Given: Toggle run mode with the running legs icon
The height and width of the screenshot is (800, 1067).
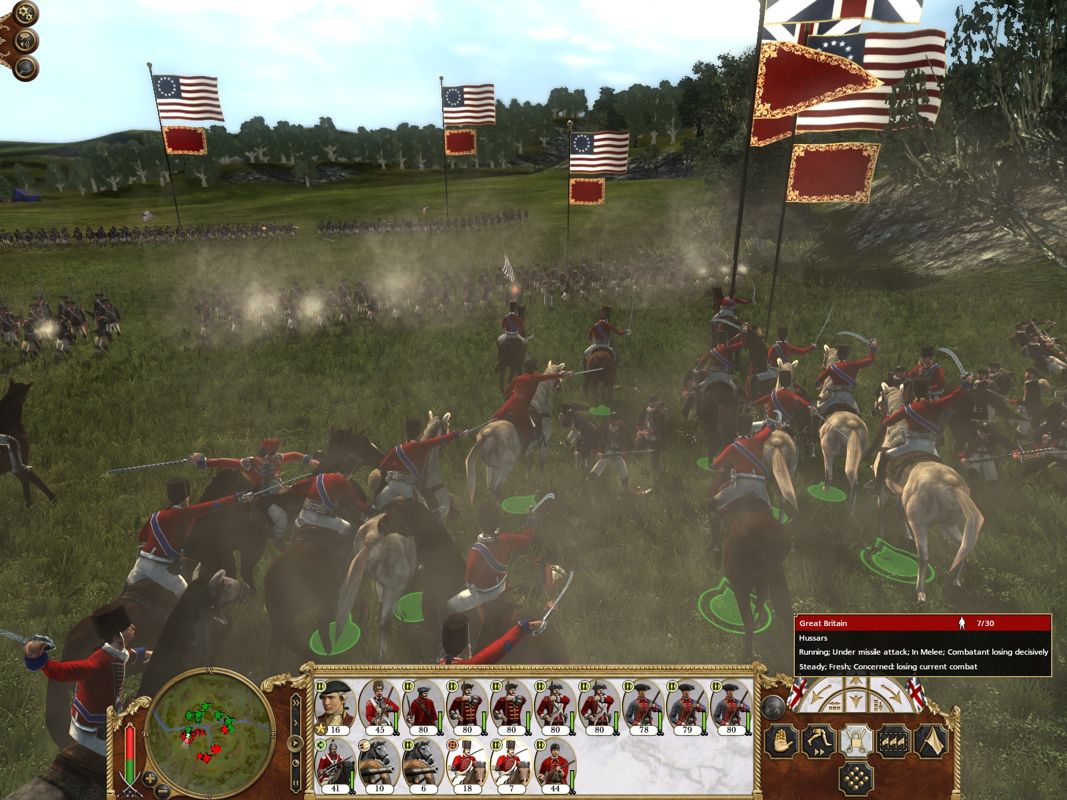Looking at the screenshot, I should tap(819, 741).
